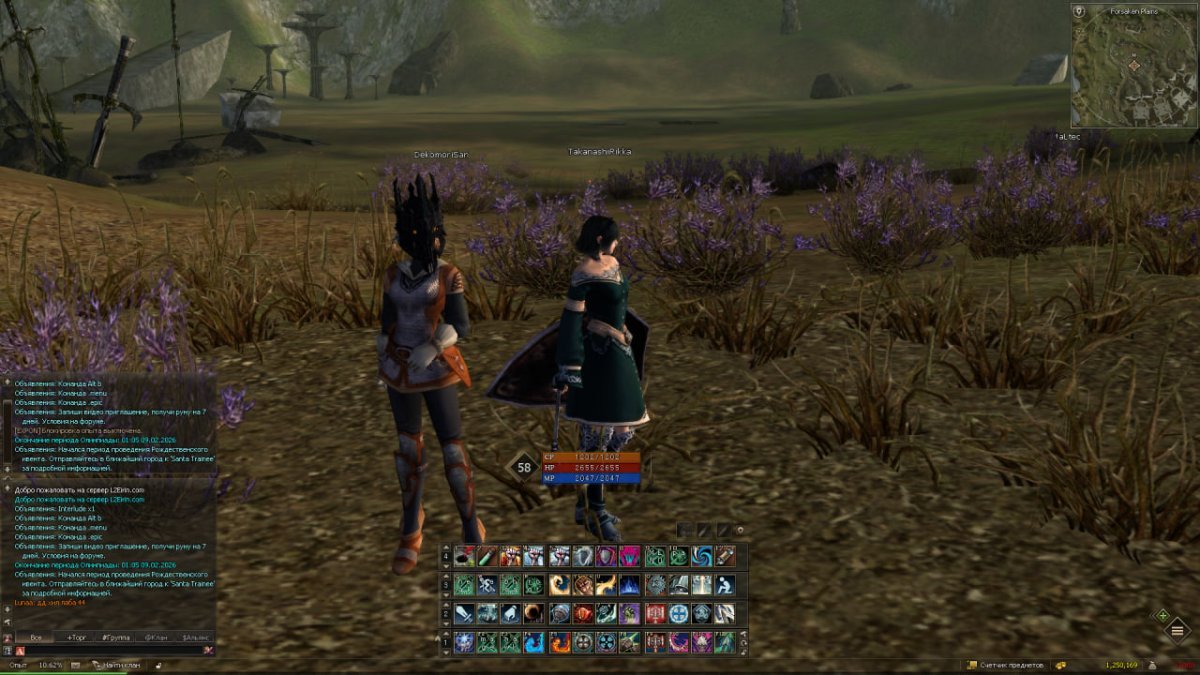Open the Счетчик предметов item counter
The height and width of the screenshot is (675, 1200).
pos(1008,665)
